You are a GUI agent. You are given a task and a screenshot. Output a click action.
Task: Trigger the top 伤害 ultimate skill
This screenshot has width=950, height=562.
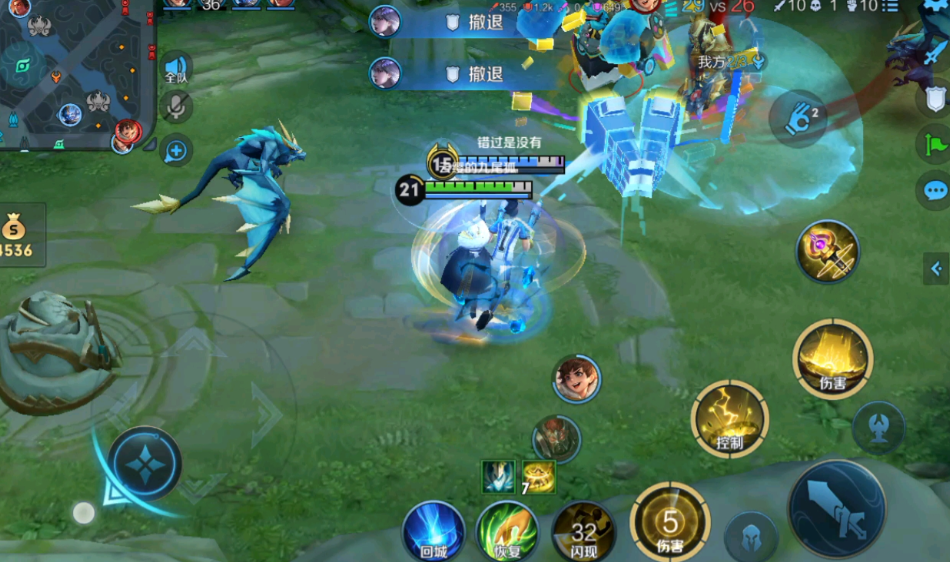pos(833,359)
